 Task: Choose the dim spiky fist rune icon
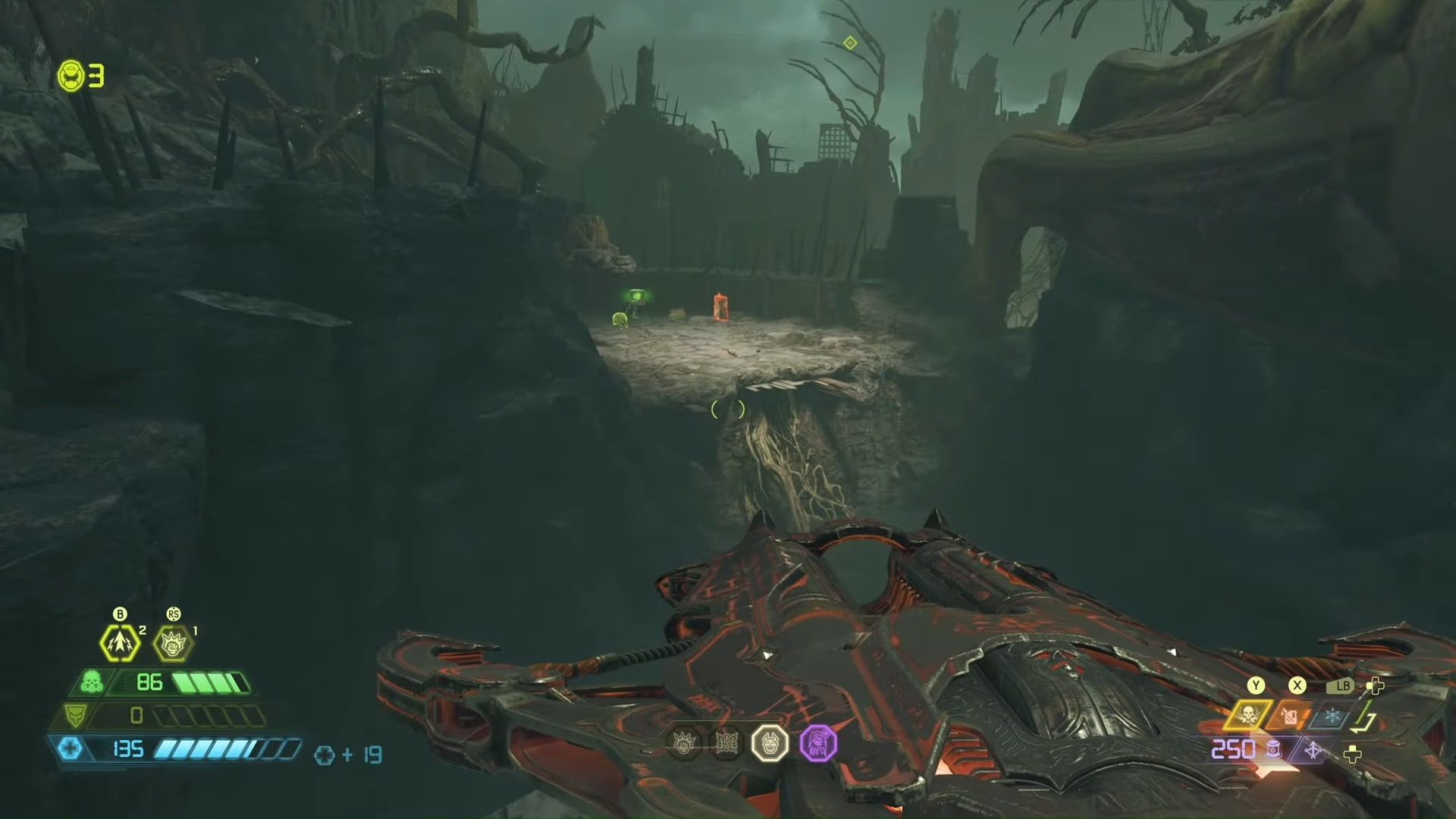[x=684, y=742]
